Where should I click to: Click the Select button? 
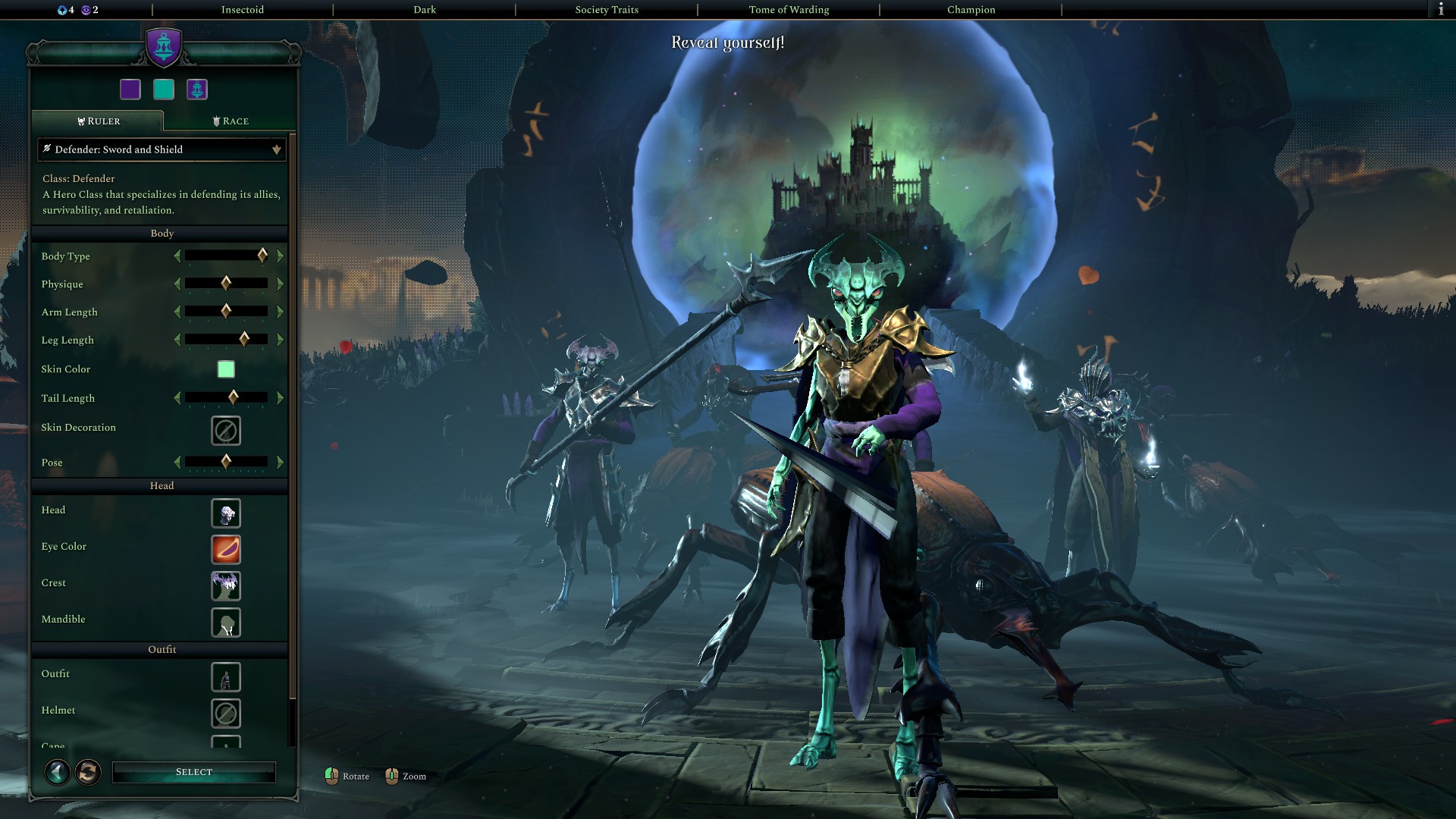point(193,772)
